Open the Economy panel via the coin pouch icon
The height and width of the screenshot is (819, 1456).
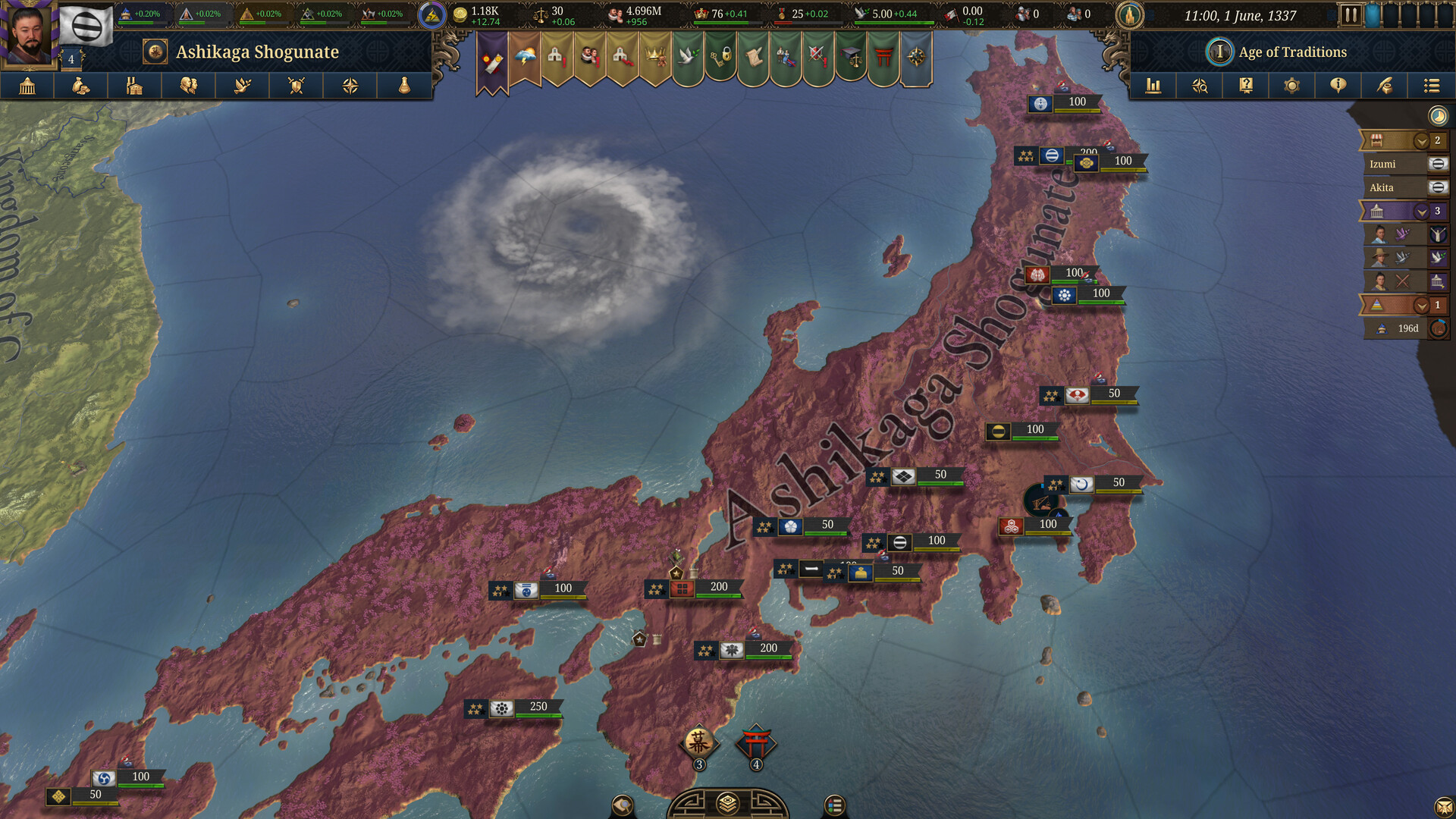[x=80, y=86]
